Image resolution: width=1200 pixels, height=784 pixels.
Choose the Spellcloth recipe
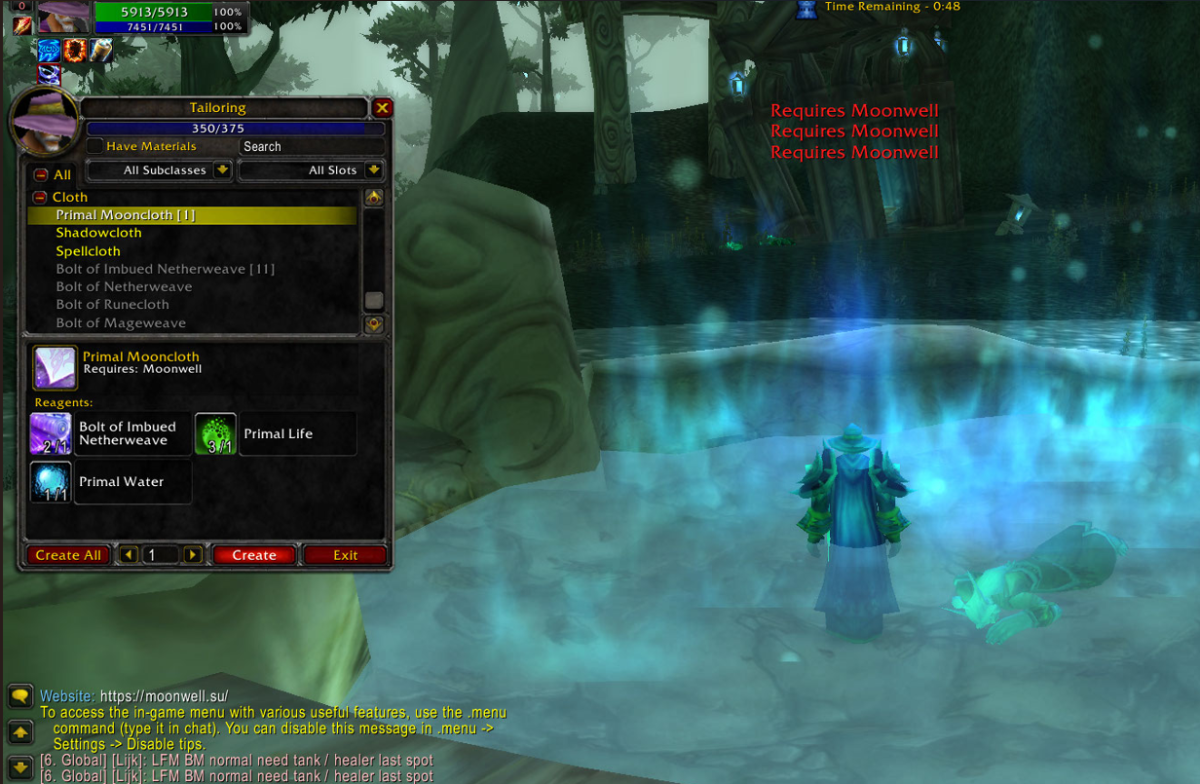(88, 251)
